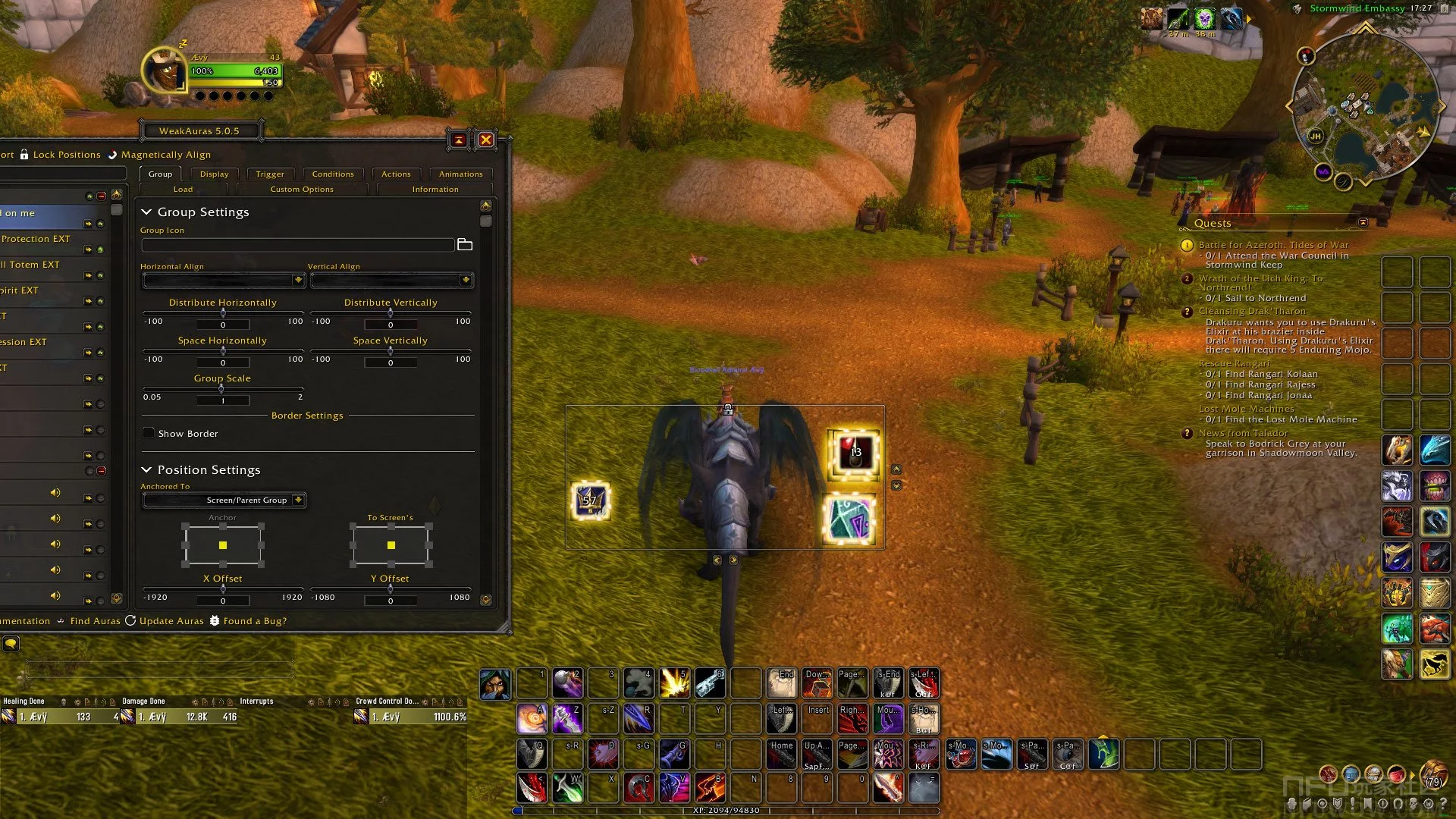Toggle Lock Positions option
Screen dimensions: 1456x819
[60, 155]
